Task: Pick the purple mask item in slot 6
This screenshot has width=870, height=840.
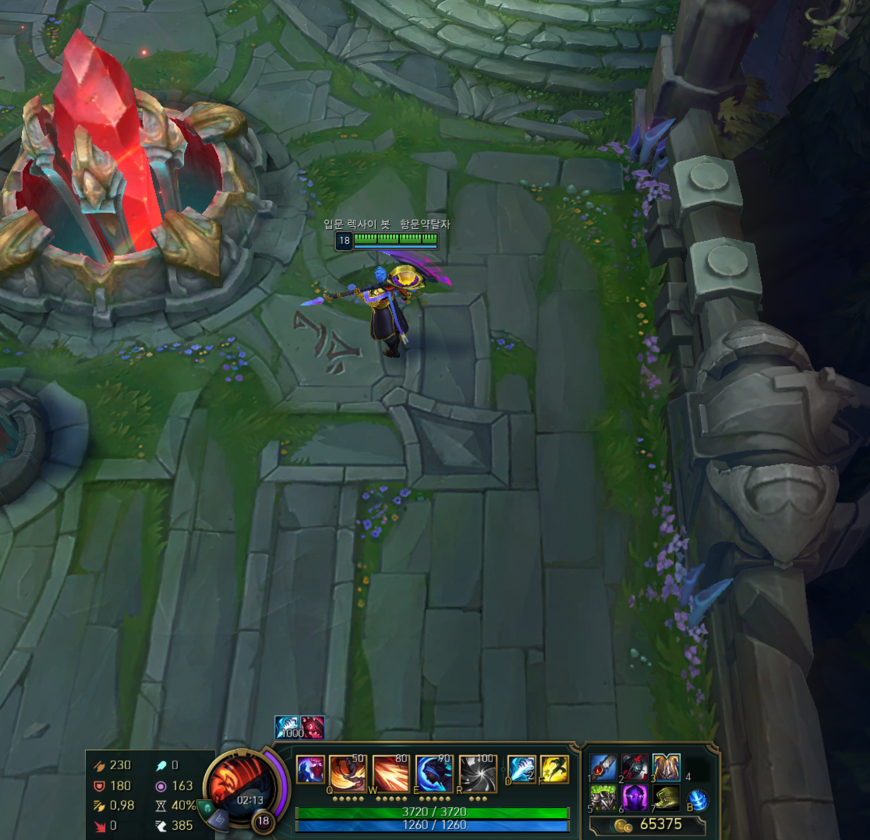Action: [x=635, y=798]
